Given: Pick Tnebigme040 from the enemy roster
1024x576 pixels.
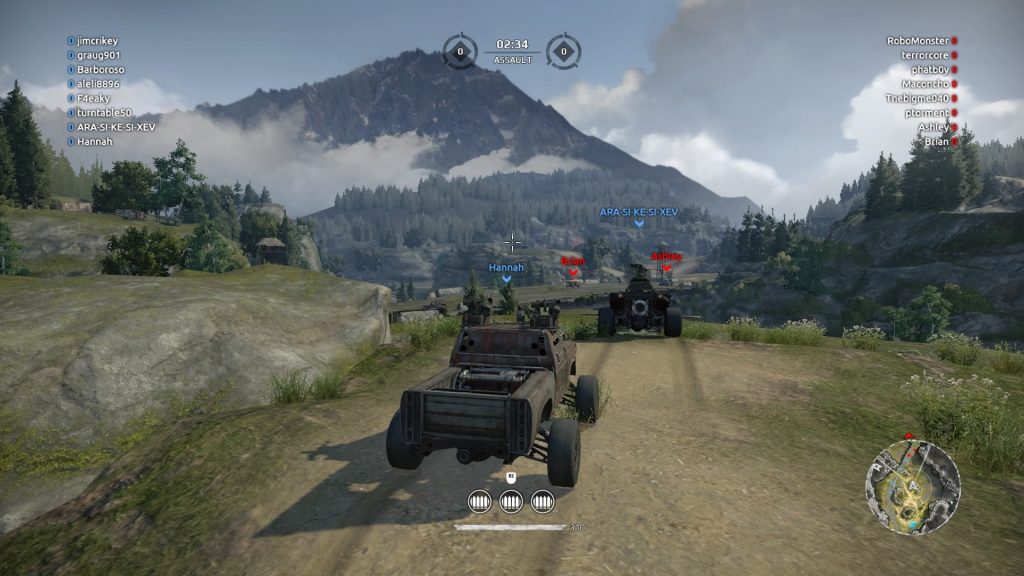Looking at the screenshot, I should tap(915, 98).
